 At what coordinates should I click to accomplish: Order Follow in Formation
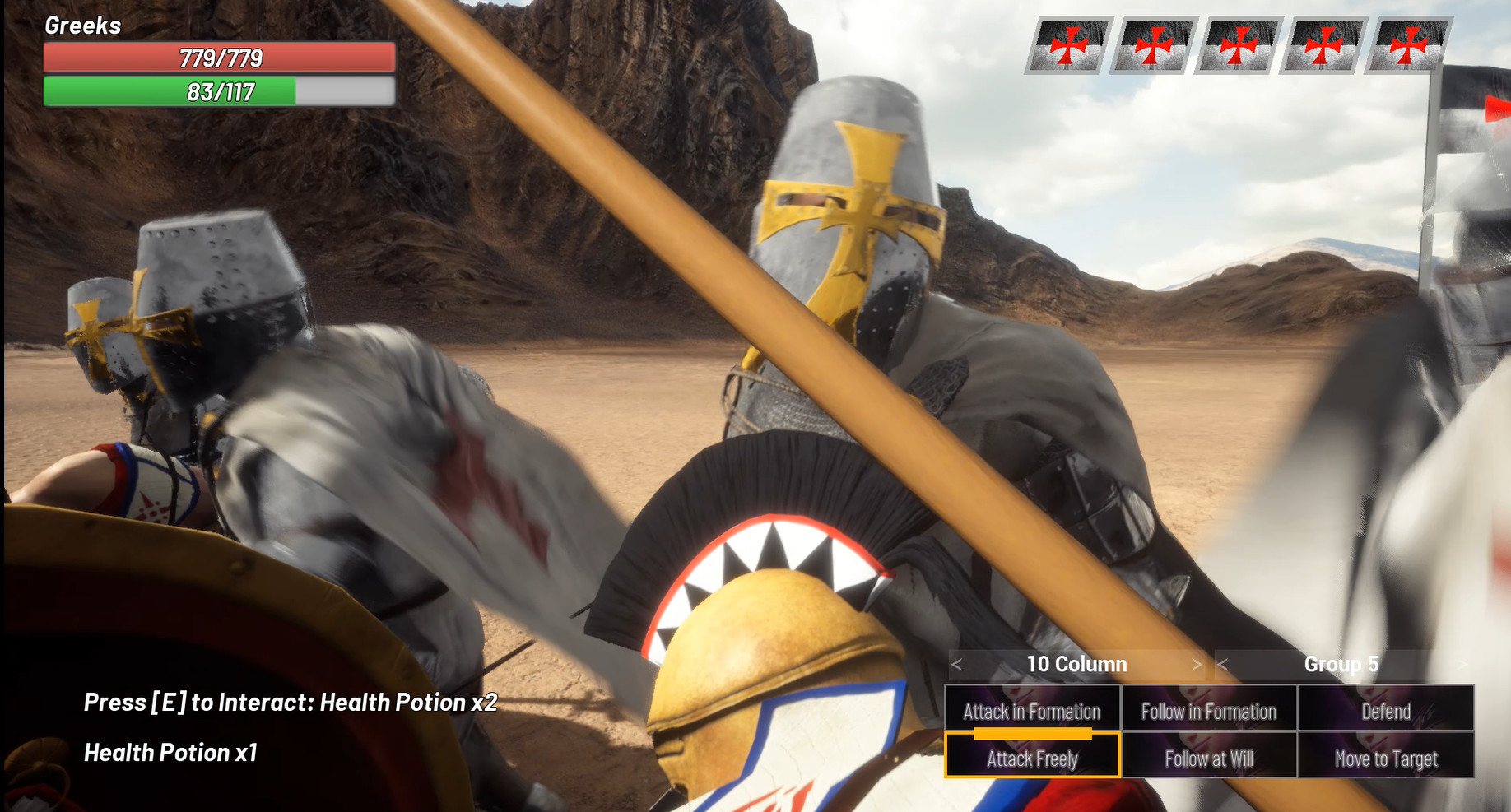coord(1208,712)
